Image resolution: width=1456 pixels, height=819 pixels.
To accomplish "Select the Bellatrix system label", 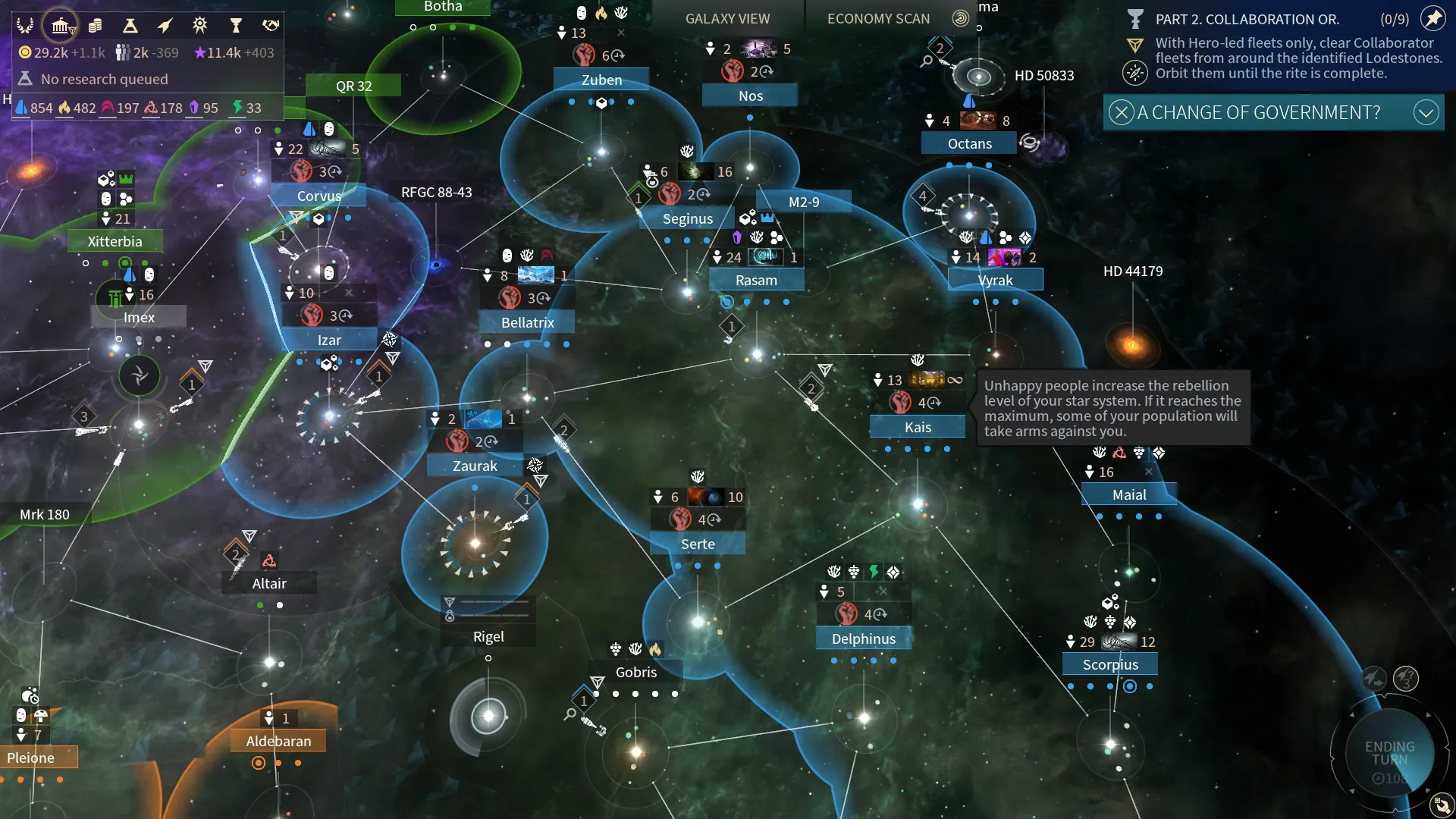I will click(527, 322).
